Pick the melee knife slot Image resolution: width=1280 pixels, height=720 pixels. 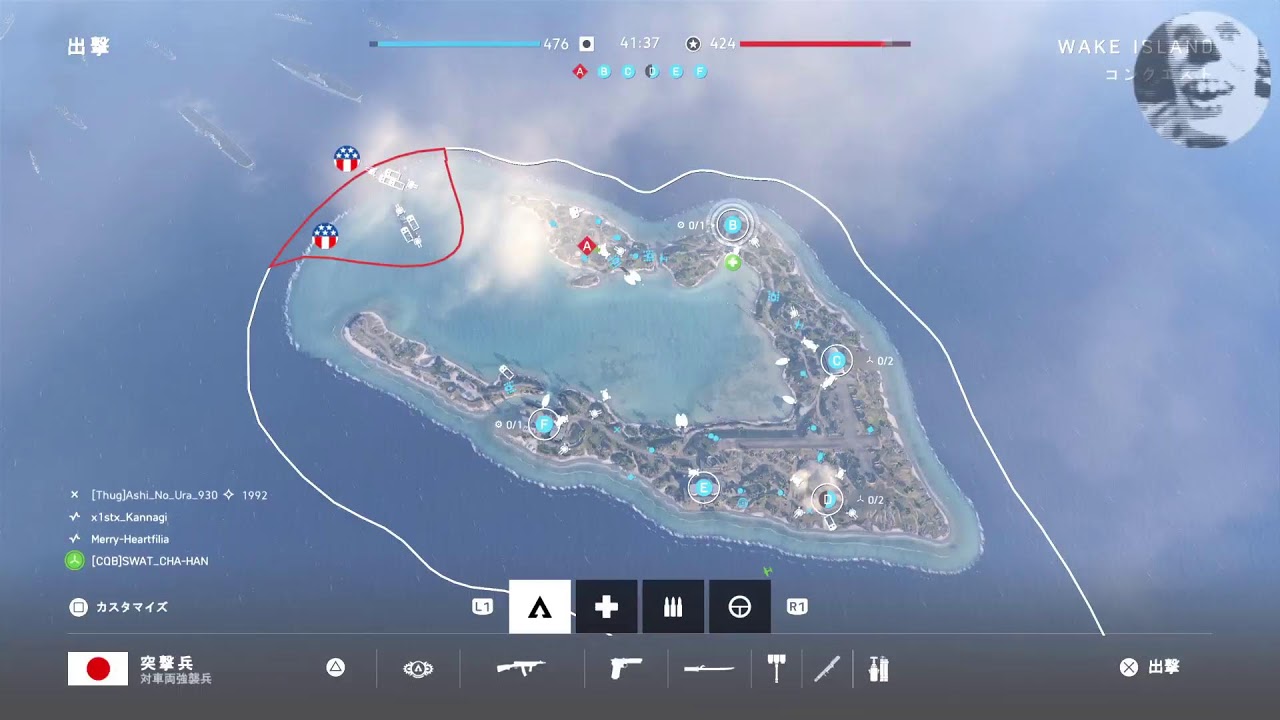826,667
